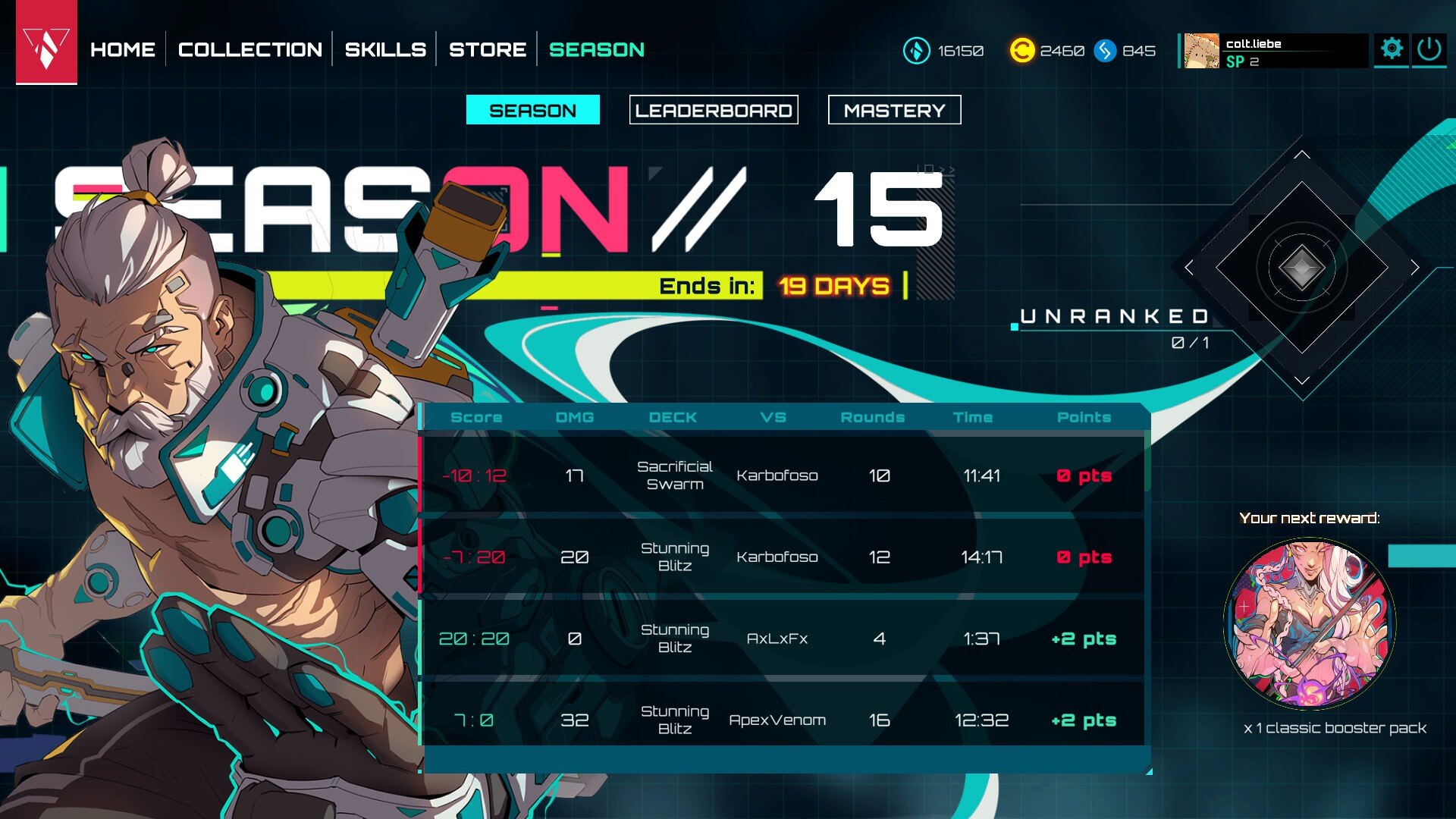
Task: Click the blue shard currency icon
Action: tap(1105, 51)
